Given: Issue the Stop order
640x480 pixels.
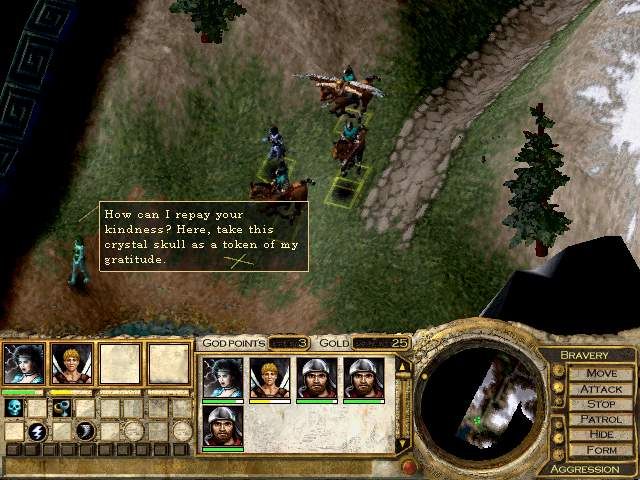Looking at the screenshot, I should point(601,404).
